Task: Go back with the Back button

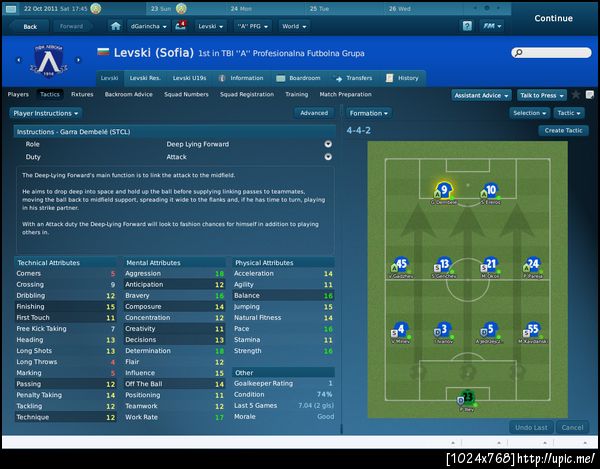Action: (x=29, y=26)
